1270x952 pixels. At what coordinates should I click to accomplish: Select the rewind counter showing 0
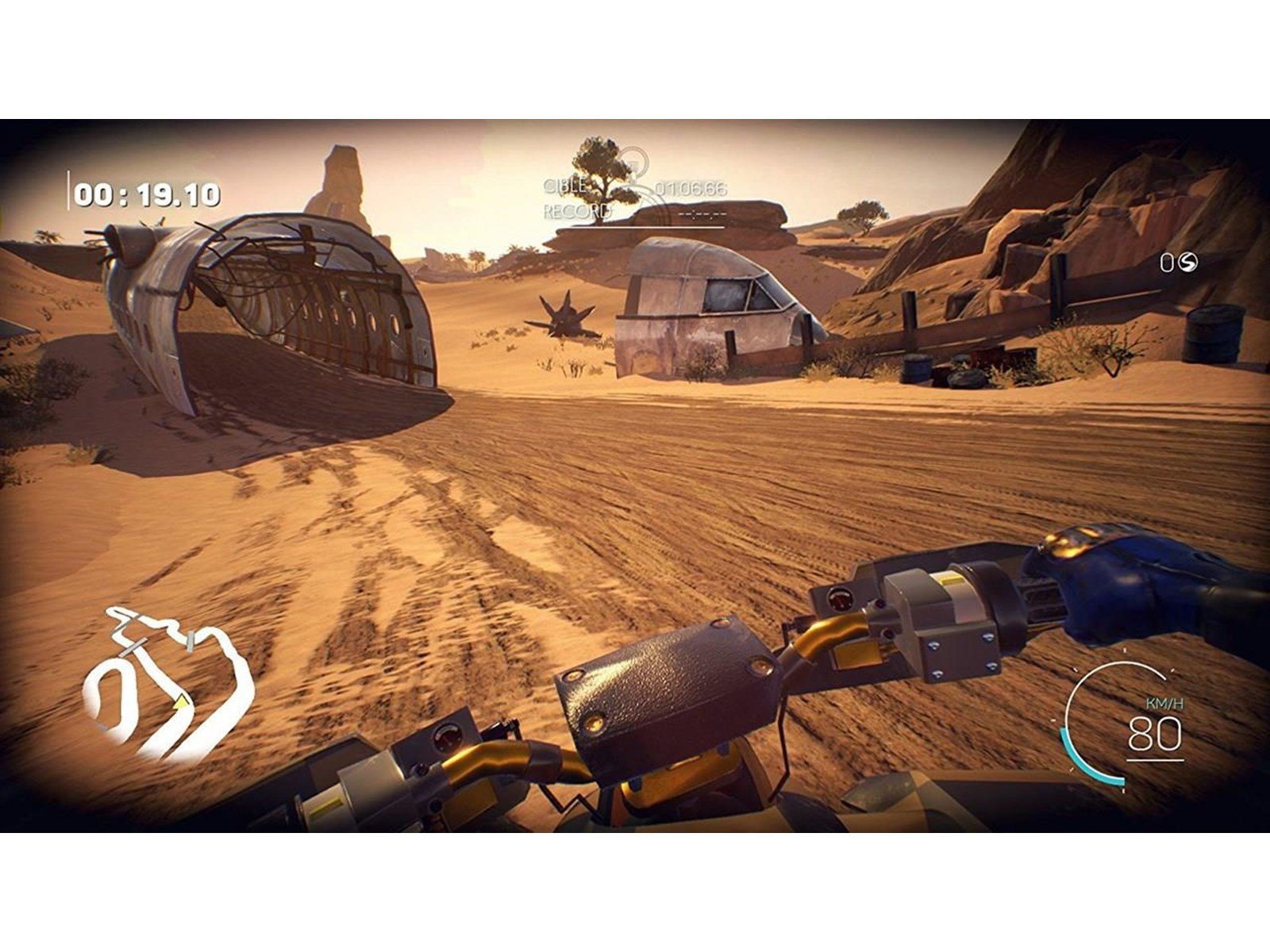[1167, 262]
